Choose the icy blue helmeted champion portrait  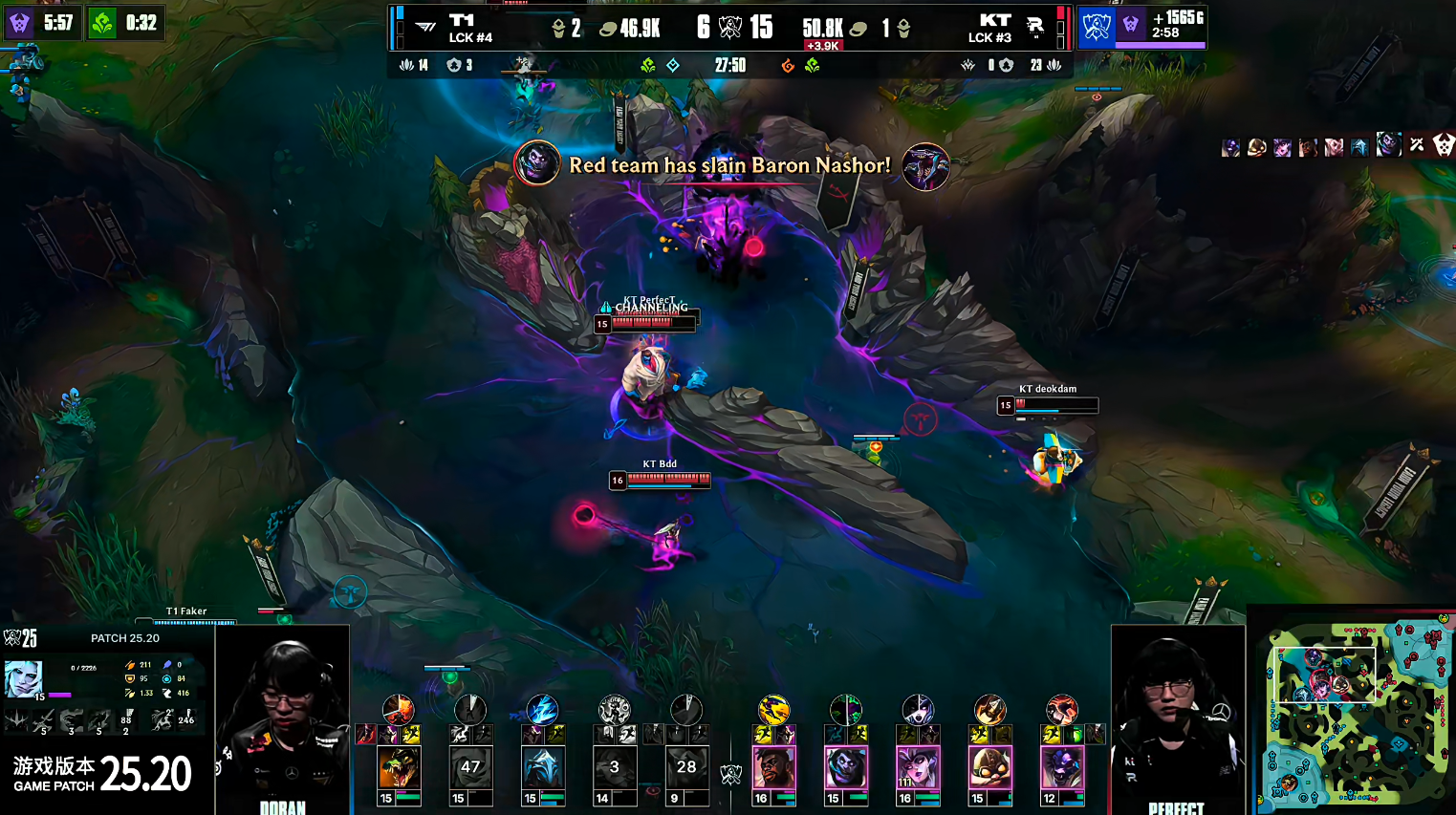coord(542,767)
